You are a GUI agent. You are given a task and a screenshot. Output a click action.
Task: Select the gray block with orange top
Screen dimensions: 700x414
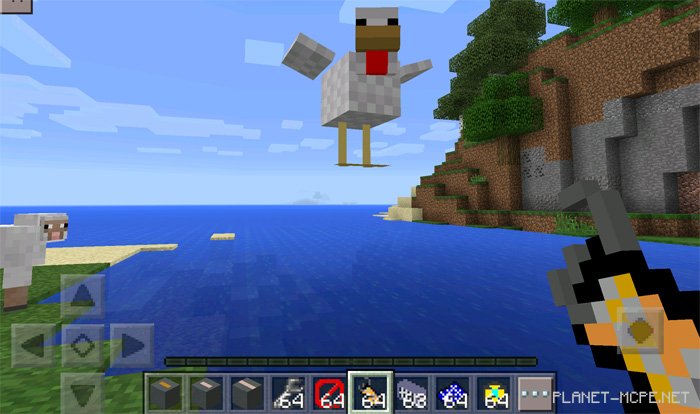click(x=165, y=392)
